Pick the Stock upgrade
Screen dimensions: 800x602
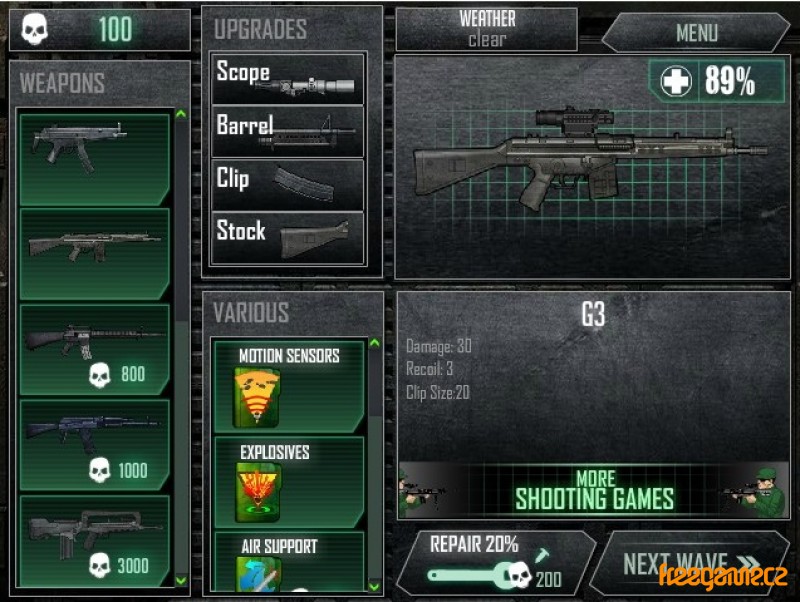288,237
